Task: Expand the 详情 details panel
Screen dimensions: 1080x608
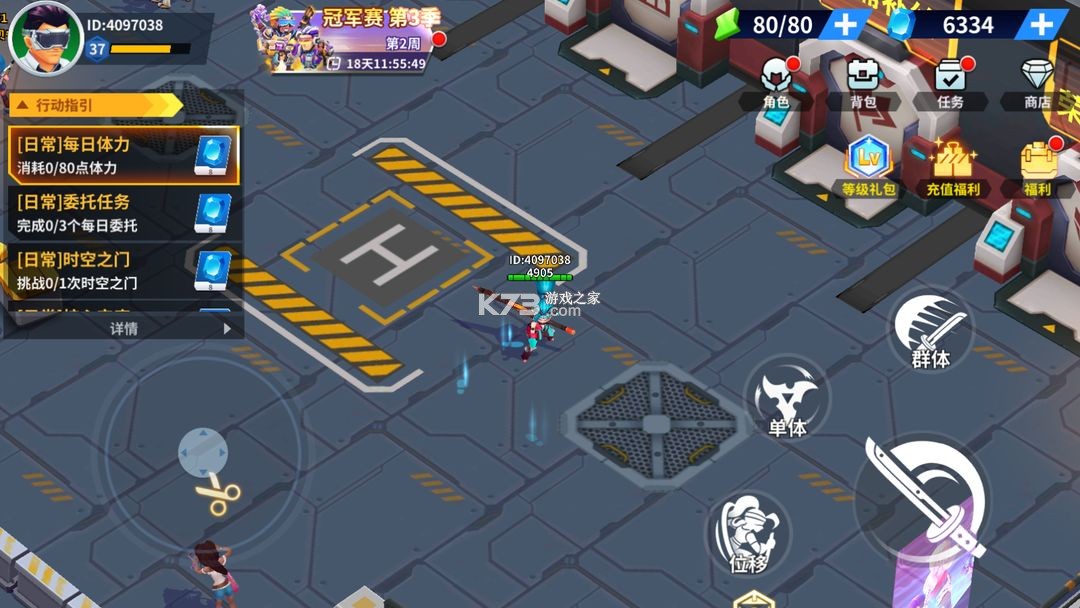Action: pos(124,328)
